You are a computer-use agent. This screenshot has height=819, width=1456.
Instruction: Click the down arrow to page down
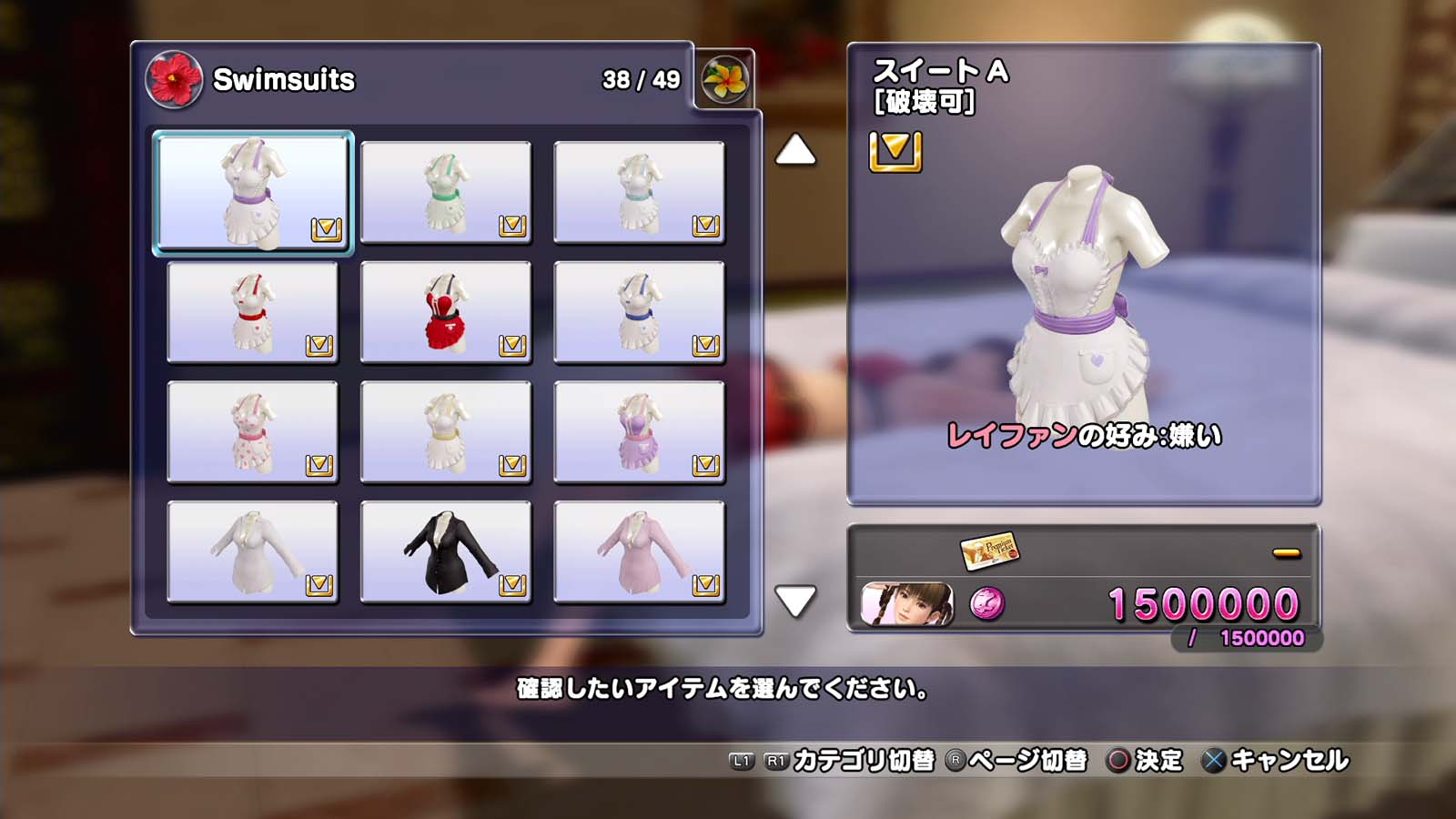(x=795, y=601)
